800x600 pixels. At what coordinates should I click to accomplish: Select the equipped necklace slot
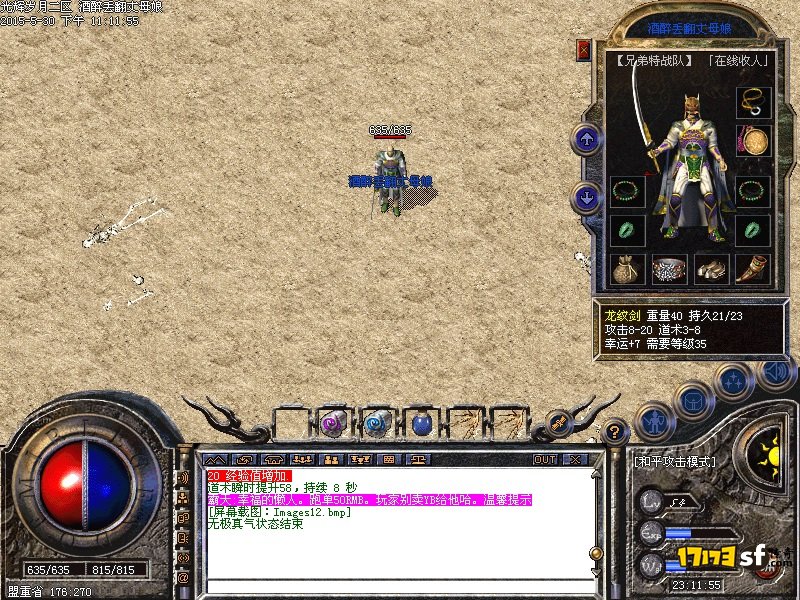click(752, 103)
